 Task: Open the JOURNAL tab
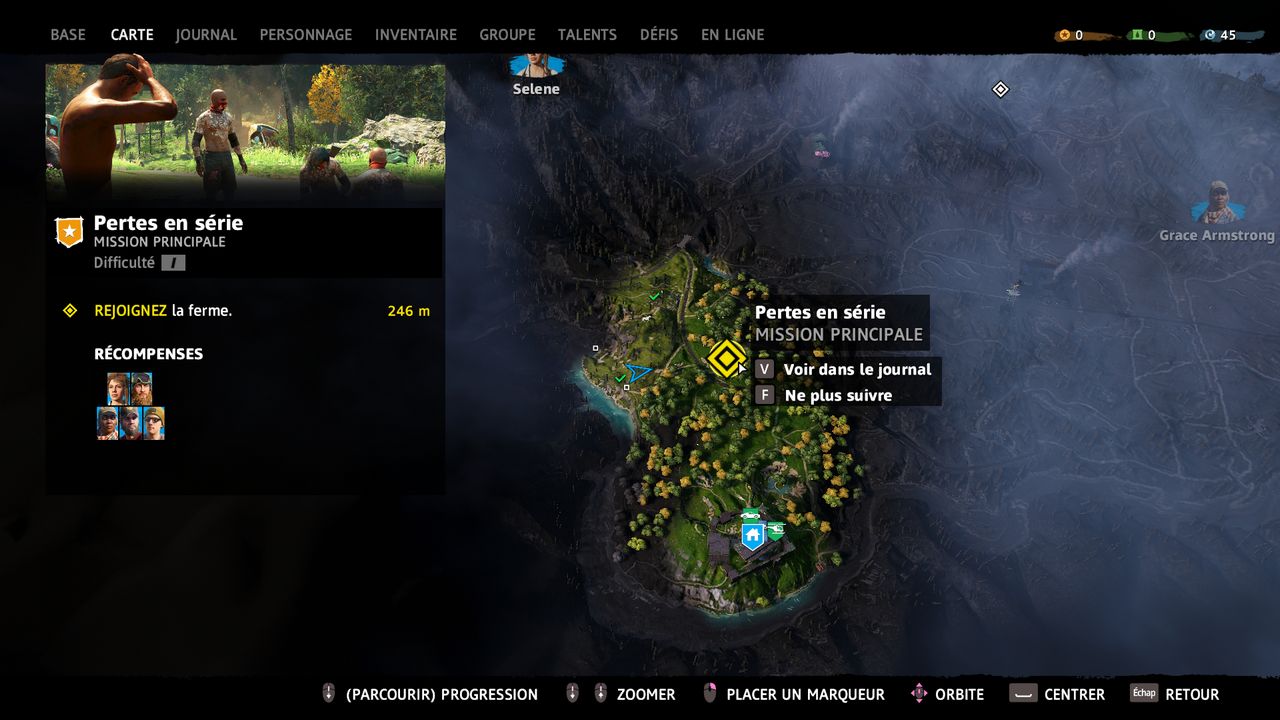[206, 34]
